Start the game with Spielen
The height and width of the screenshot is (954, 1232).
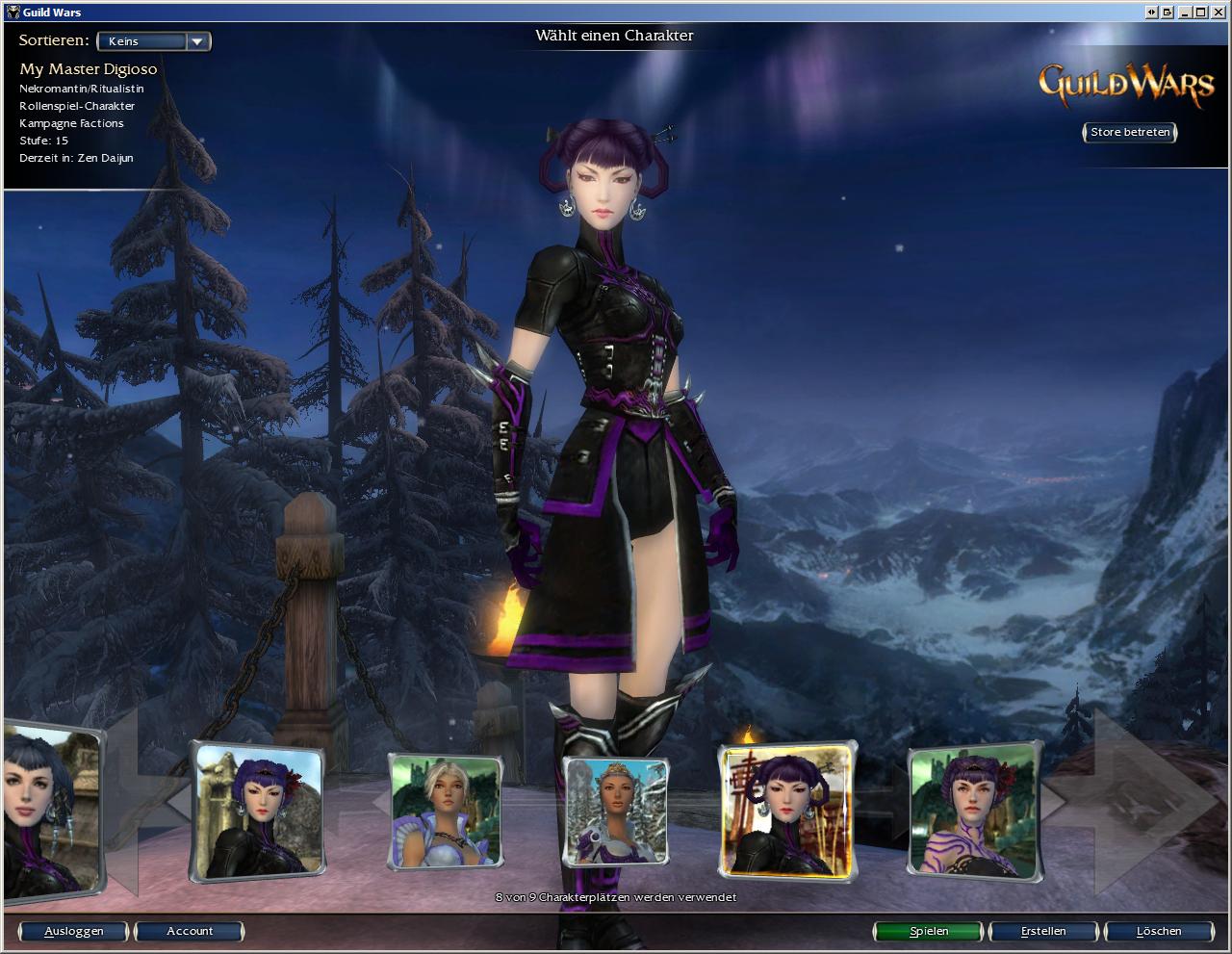coord(929,931)
